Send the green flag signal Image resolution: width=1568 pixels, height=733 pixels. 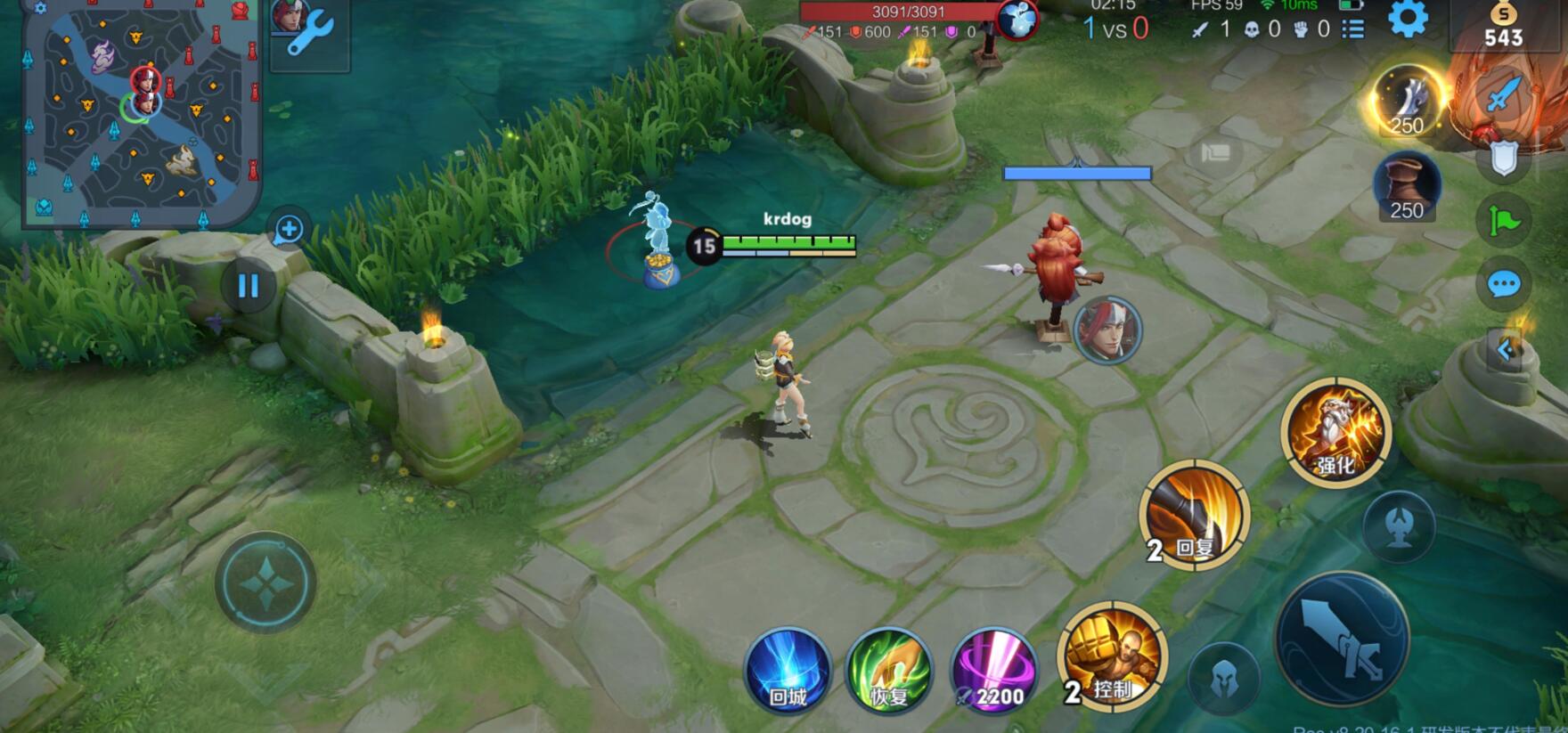click(x=1504, y=220)
